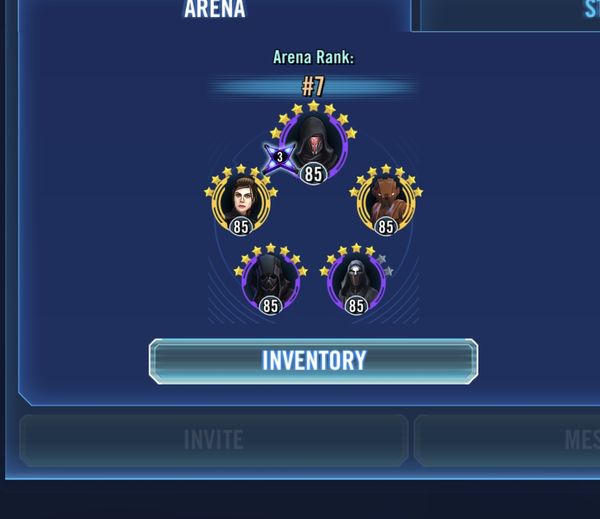600x519 pixels.
Task: Select the dark-haired woman character portrait
Action: coord(241,200)
